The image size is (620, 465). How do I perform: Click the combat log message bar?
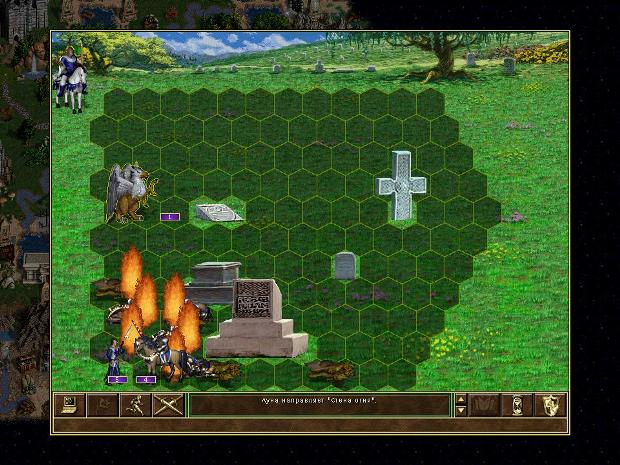[319, 405]
